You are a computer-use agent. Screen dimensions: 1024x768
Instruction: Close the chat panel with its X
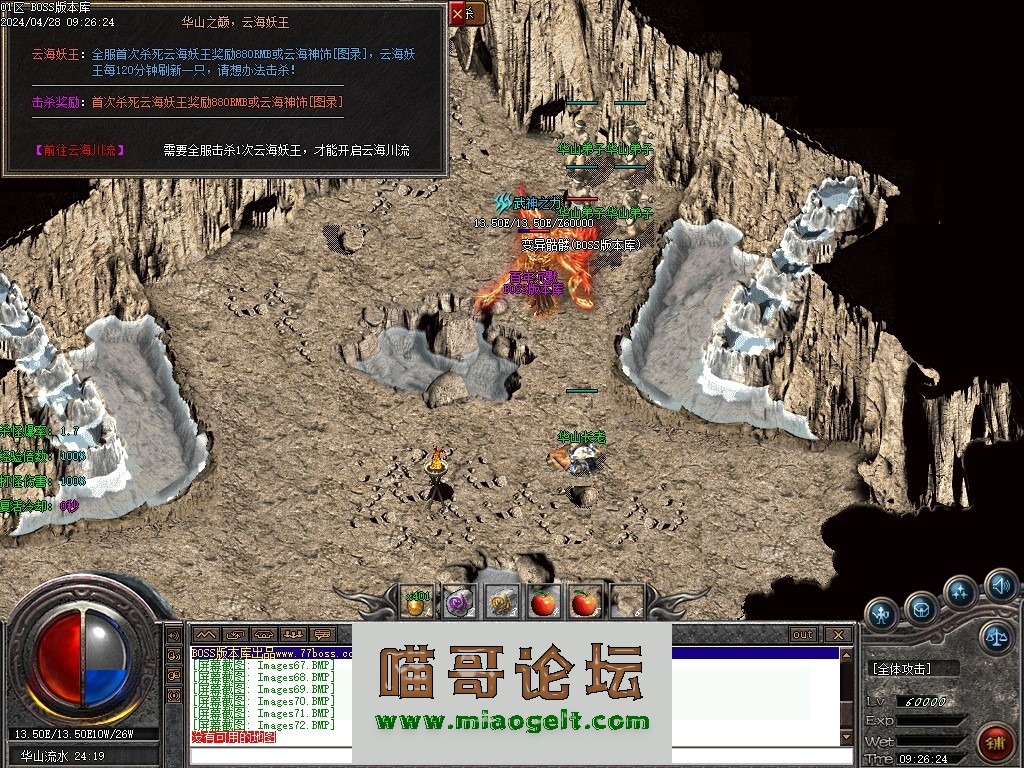[x=838, y=635]
